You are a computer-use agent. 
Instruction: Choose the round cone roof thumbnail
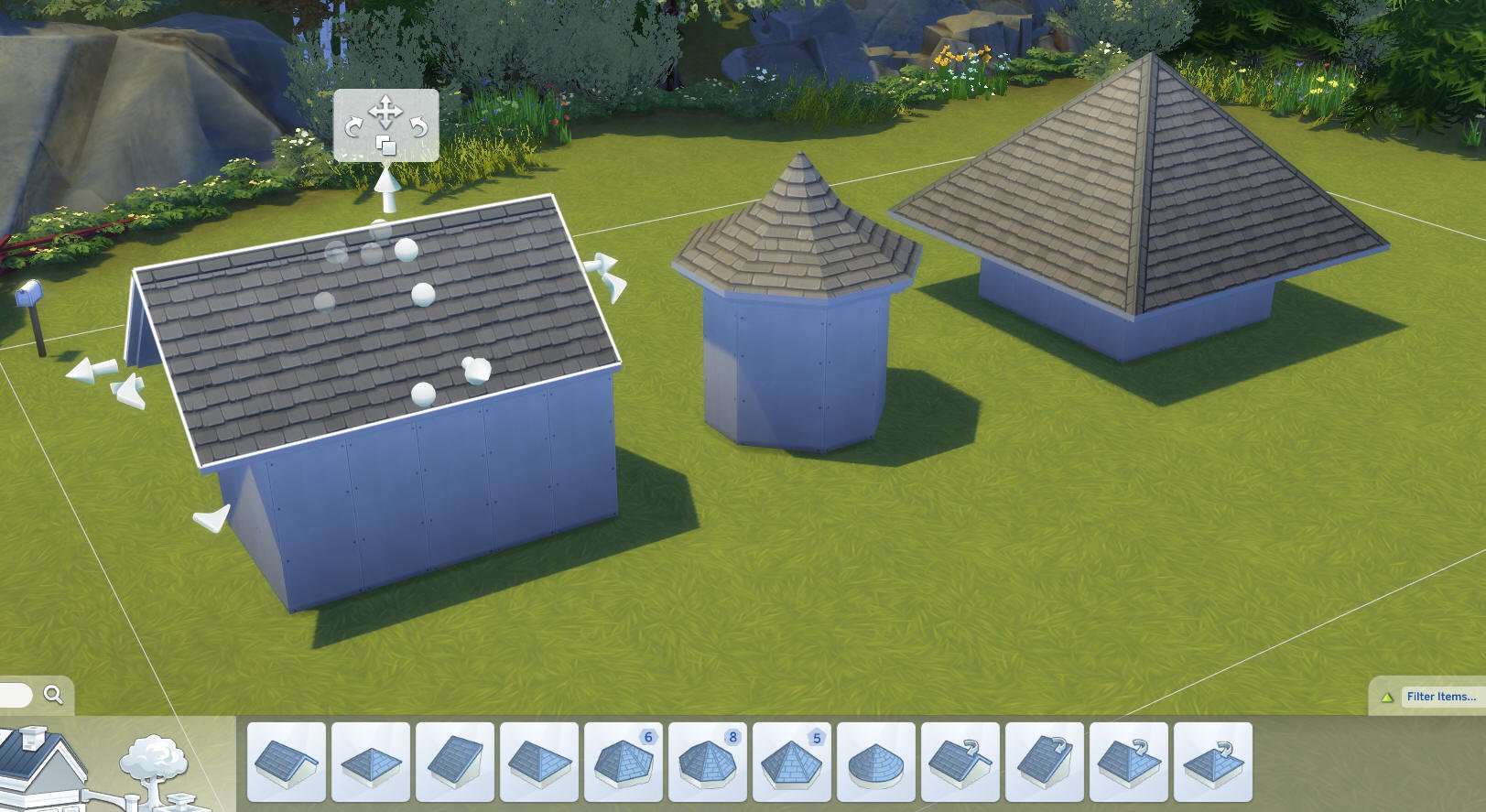876,762
